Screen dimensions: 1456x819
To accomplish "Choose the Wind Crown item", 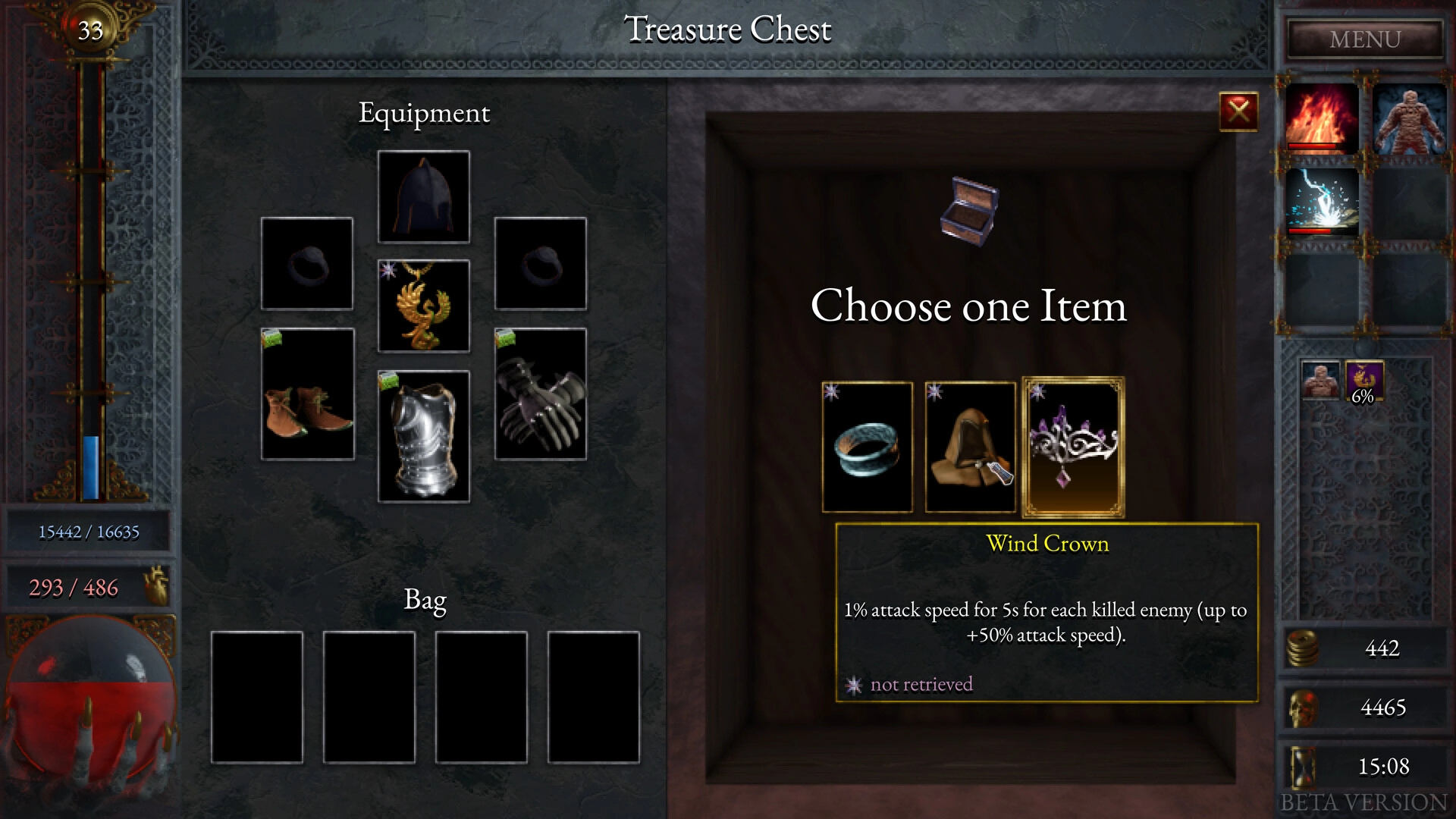I will pos(1073,447).
